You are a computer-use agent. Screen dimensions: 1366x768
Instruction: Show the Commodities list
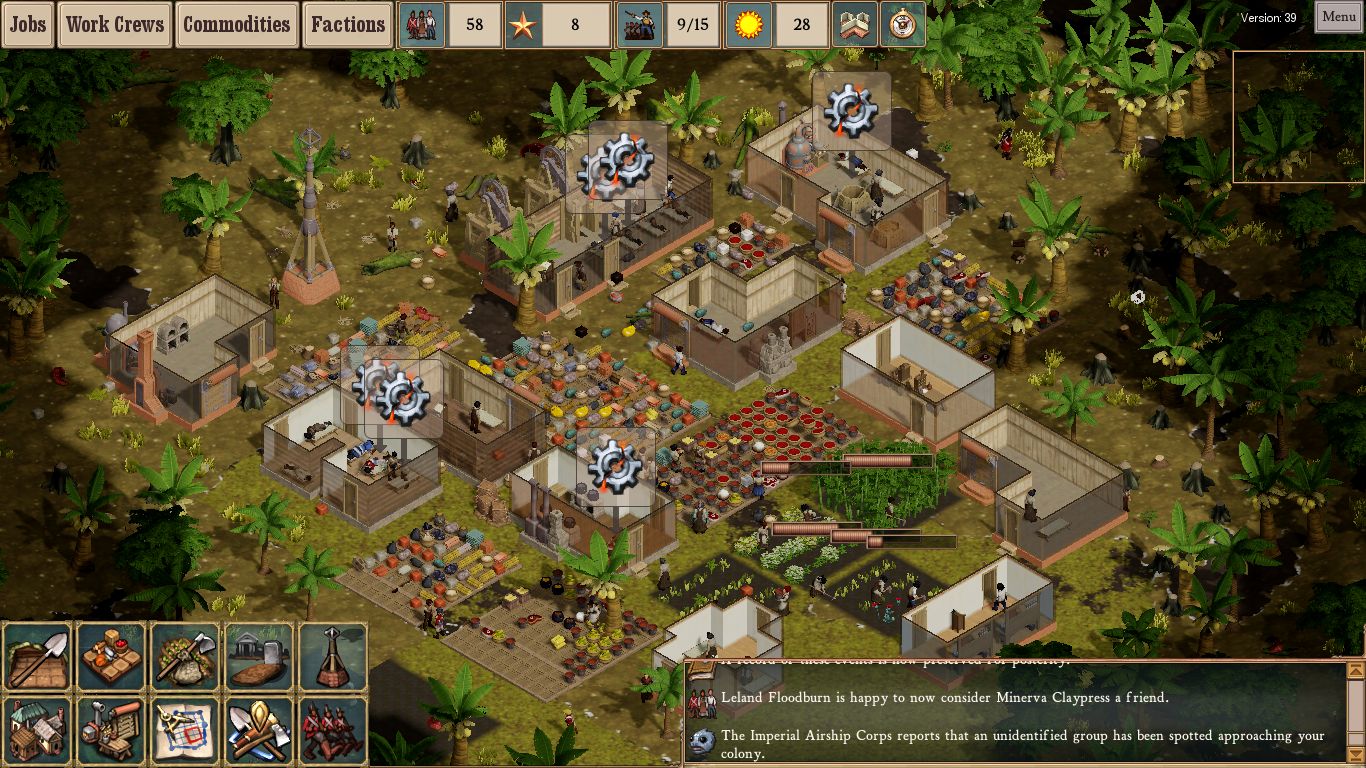tap(236, 24)
